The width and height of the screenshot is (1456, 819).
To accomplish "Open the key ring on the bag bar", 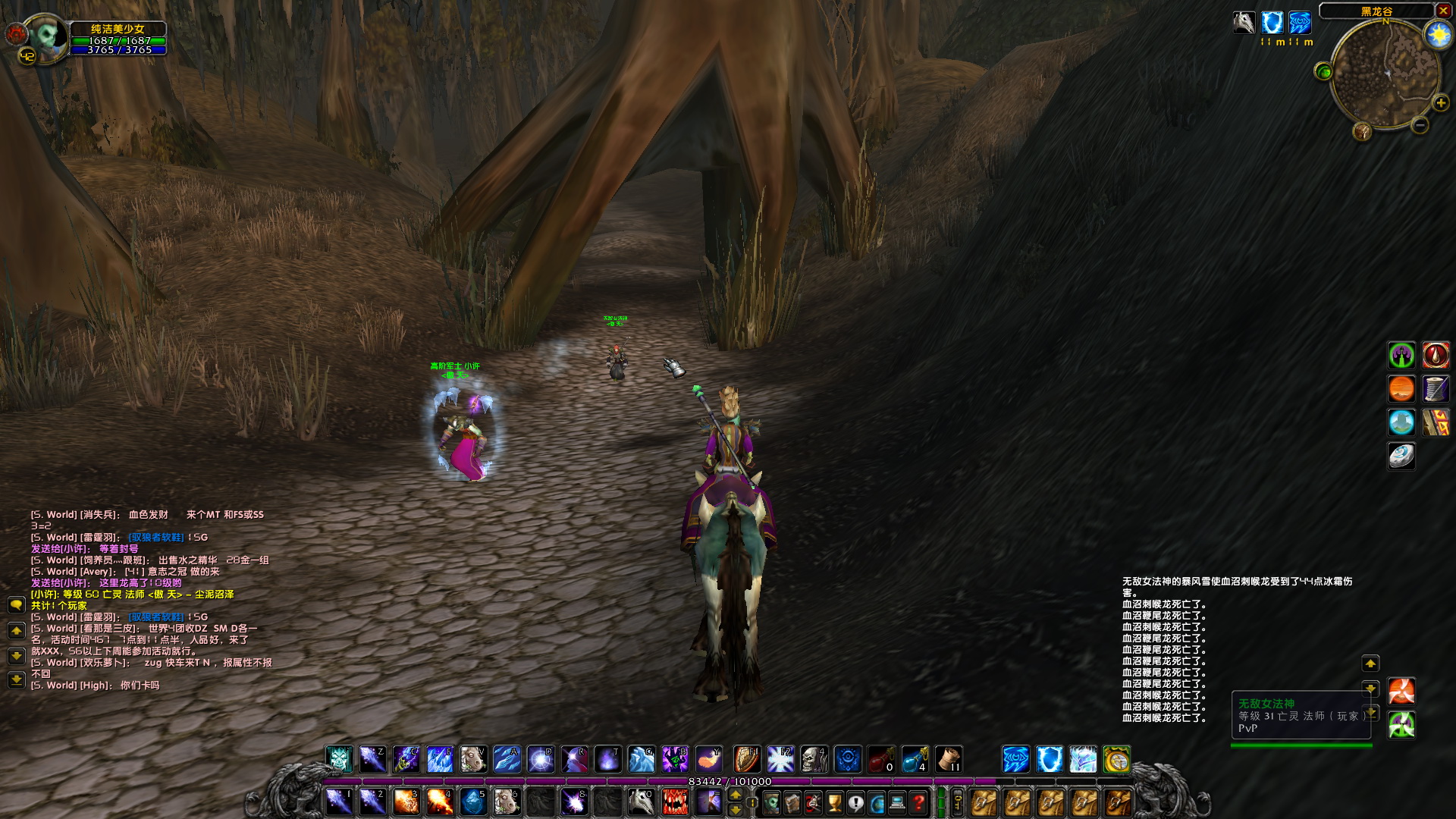I will (959, 804).
